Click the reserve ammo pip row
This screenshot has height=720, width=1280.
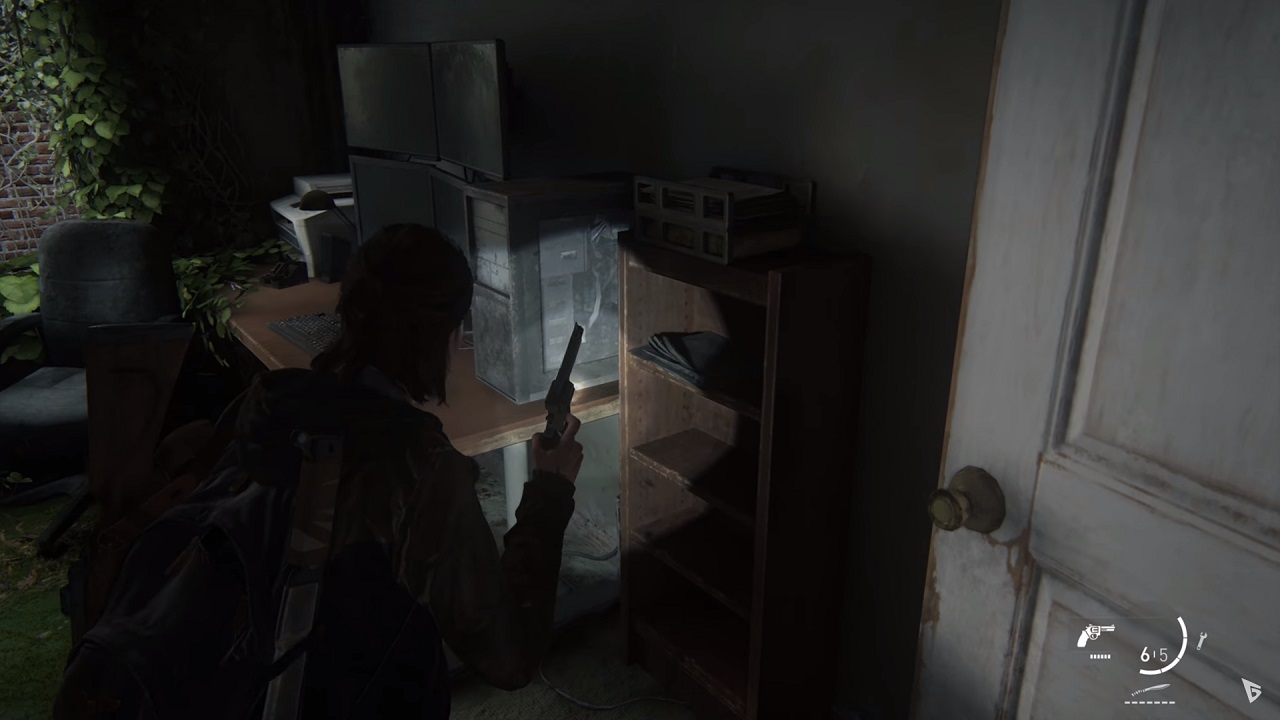1100,656
